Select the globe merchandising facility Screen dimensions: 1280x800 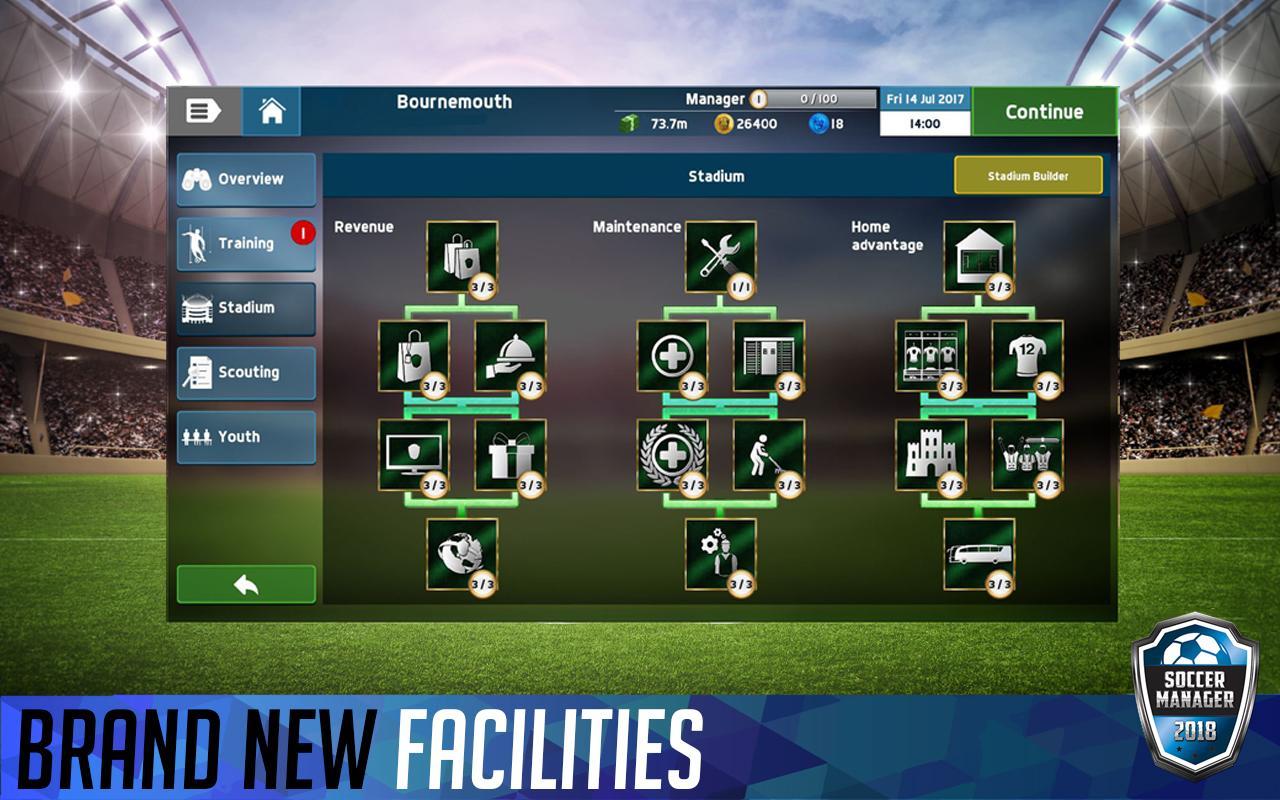click(x=461, y=556)
